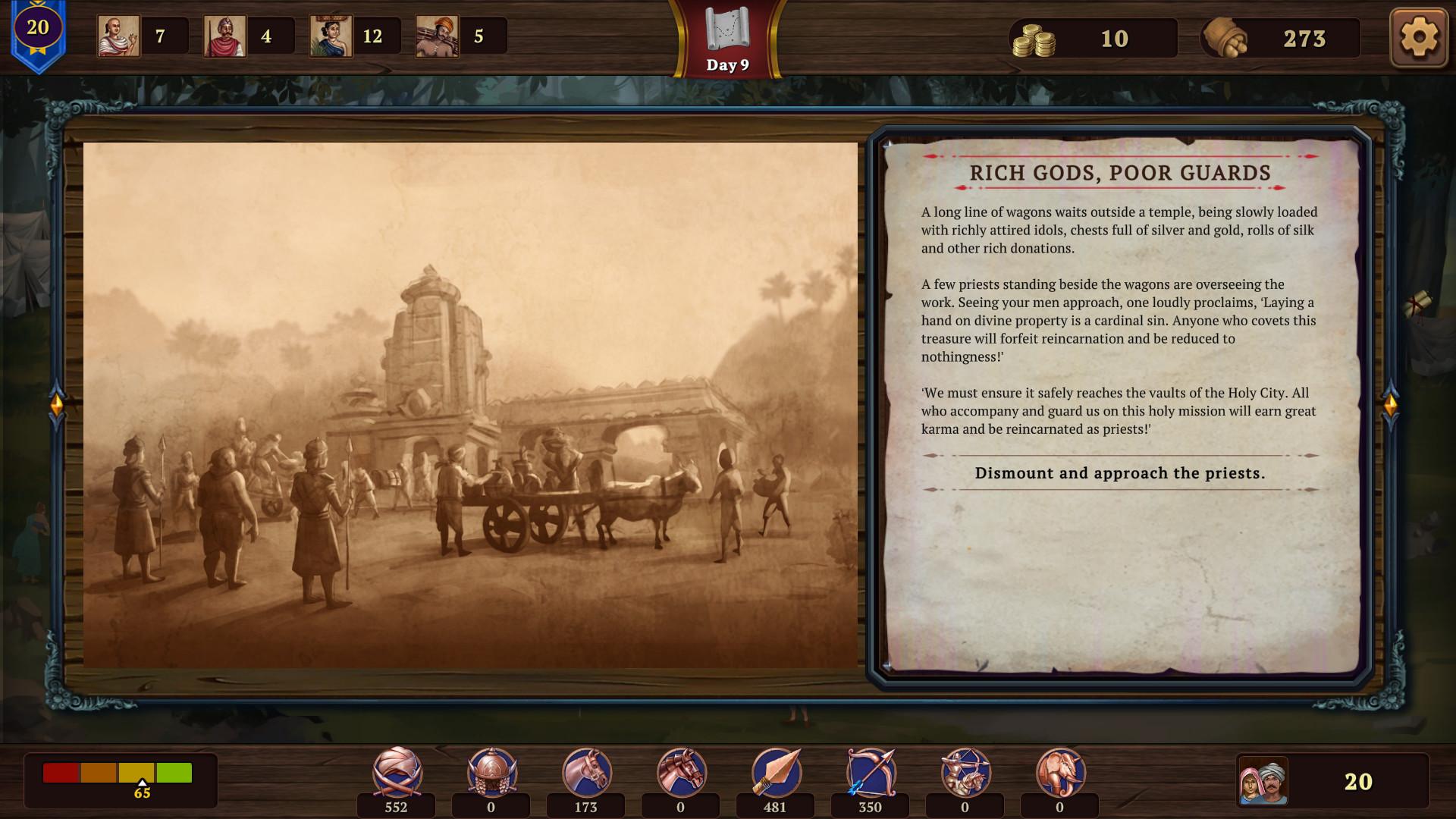Select the horned helmet unit icon

491,772
